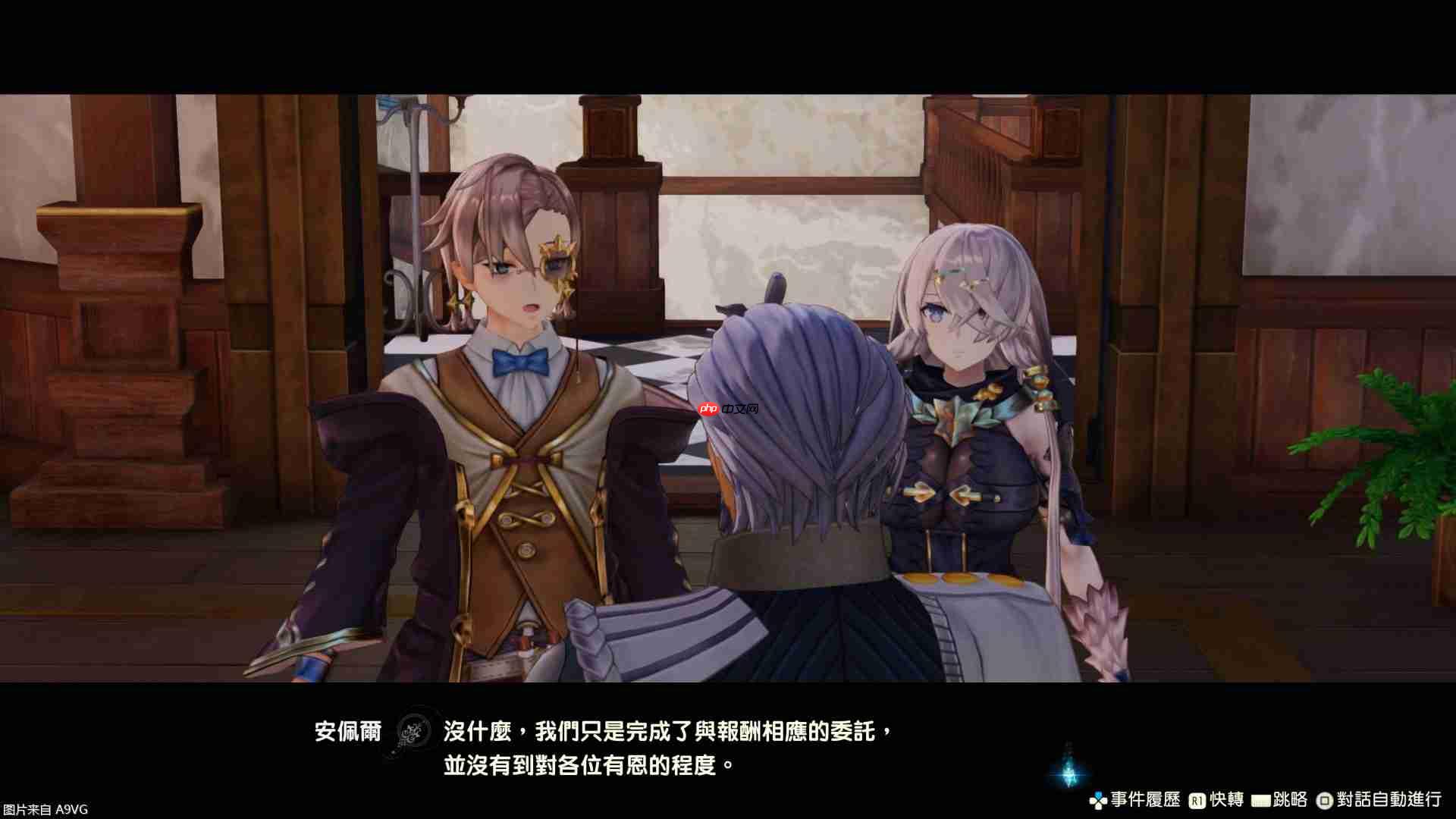1456x819 pixels.
Task: Click the R1 button icon
Action: click(x=1197, y=799)
